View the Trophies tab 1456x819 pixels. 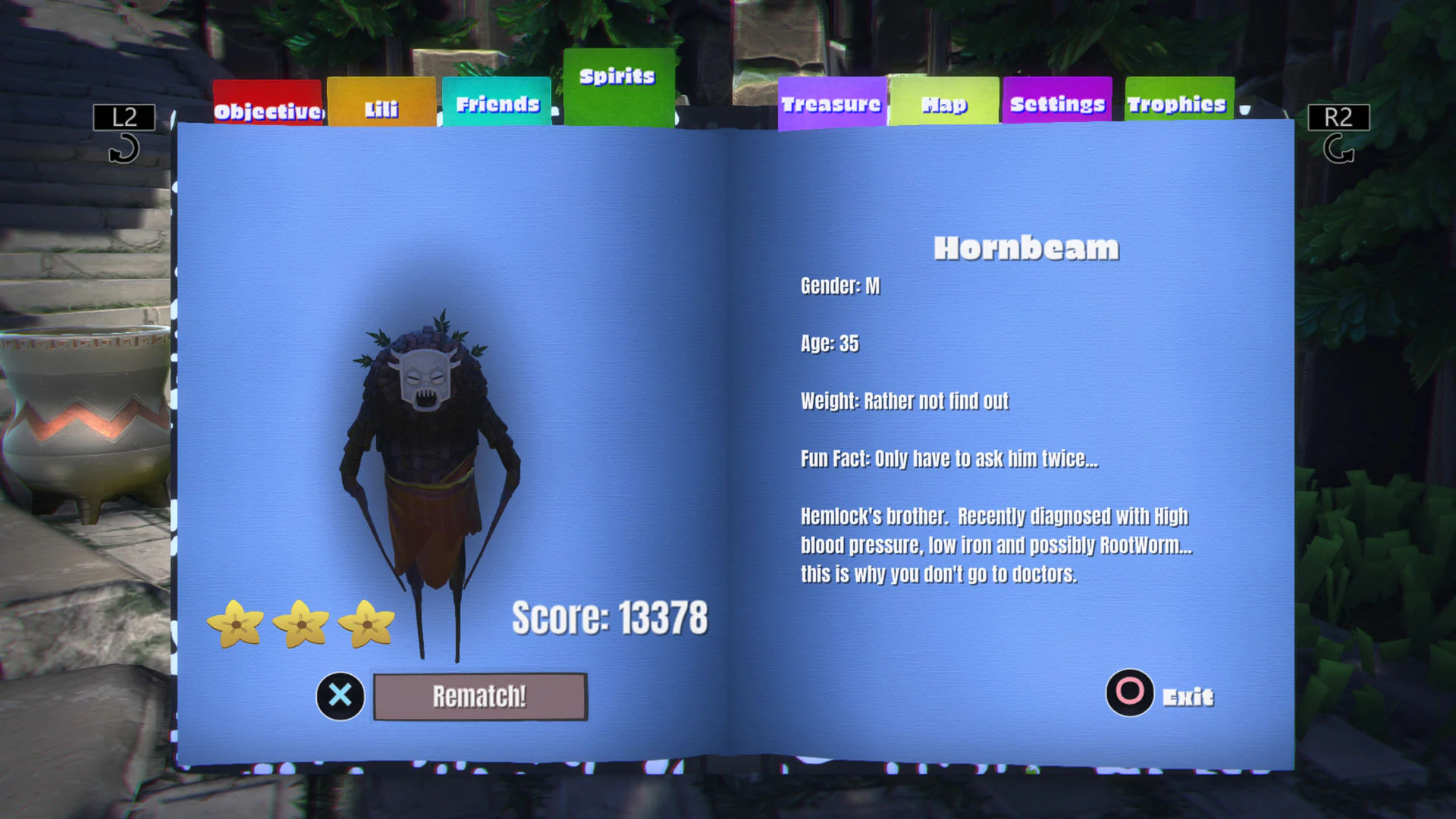(1178, 104)
